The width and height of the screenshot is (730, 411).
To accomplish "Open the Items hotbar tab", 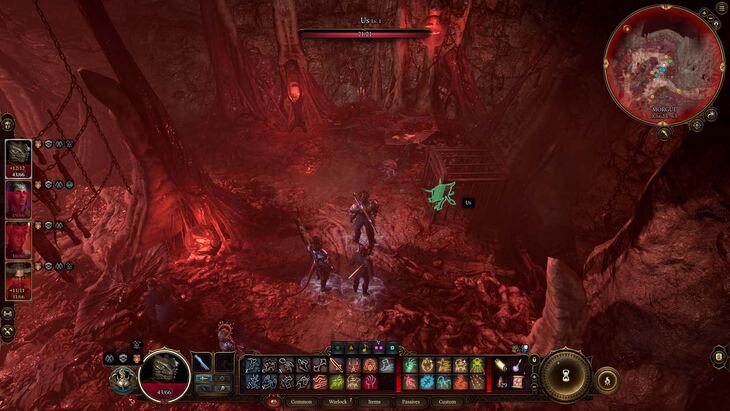I will coord(374,402).
